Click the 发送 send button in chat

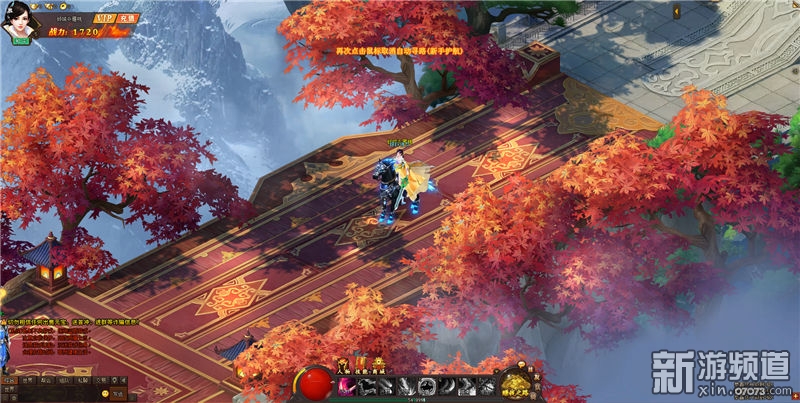coord(117,394)
